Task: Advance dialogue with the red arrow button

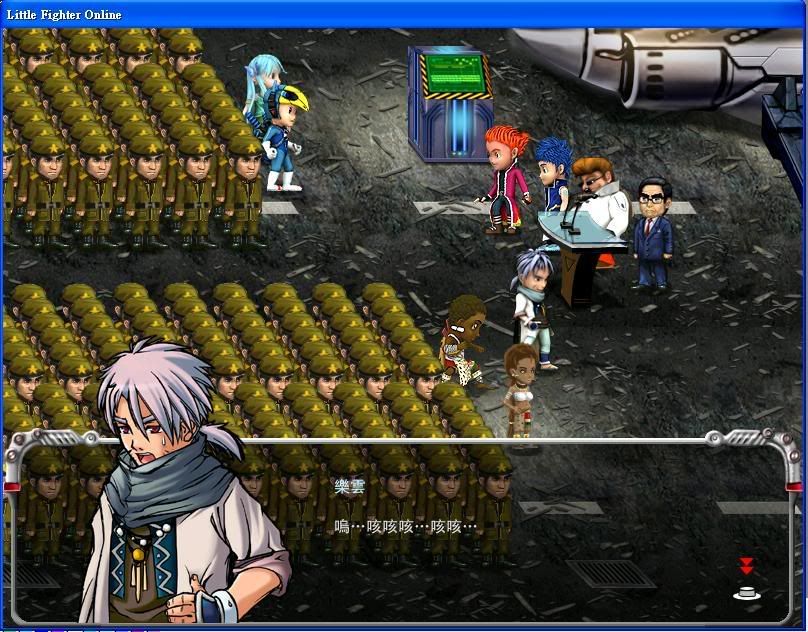Action: [x=746, y=580]
